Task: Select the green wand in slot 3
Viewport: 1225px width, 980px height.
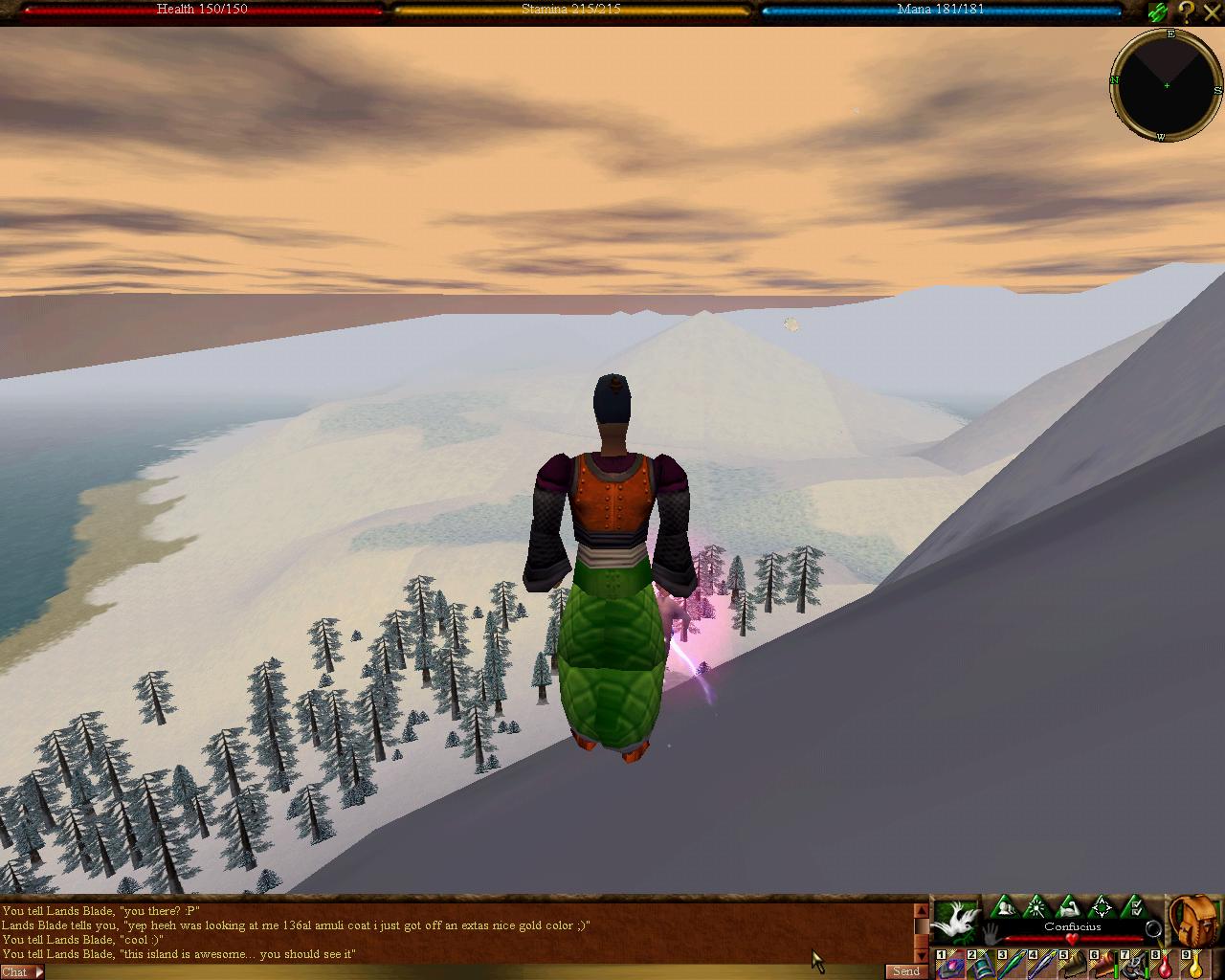Action: 1012,965
